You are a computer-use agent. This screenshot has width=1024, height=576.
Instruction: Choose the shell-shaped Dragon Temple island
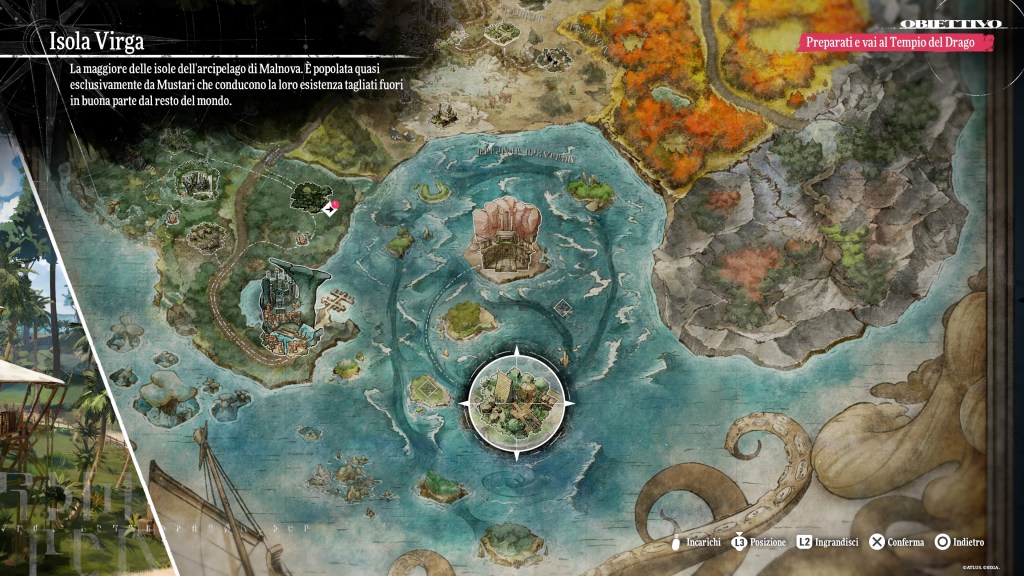tap(507, 239)
